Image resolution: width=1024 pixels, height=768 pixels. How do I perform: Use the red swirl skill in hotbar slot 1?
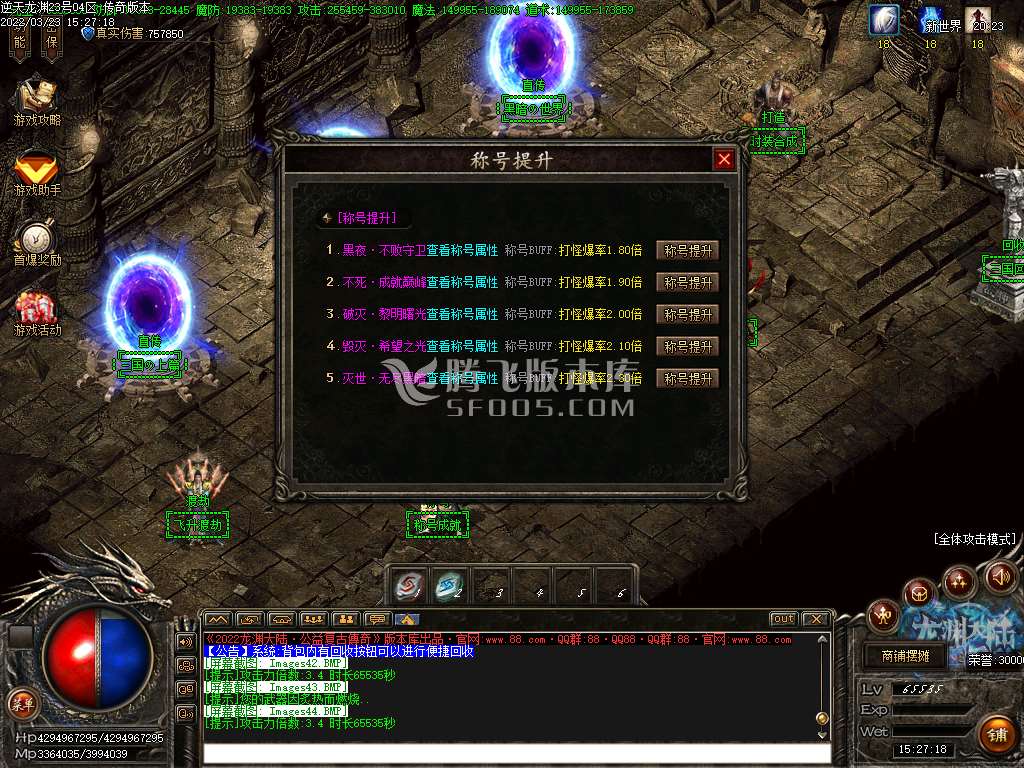(408, 585)
